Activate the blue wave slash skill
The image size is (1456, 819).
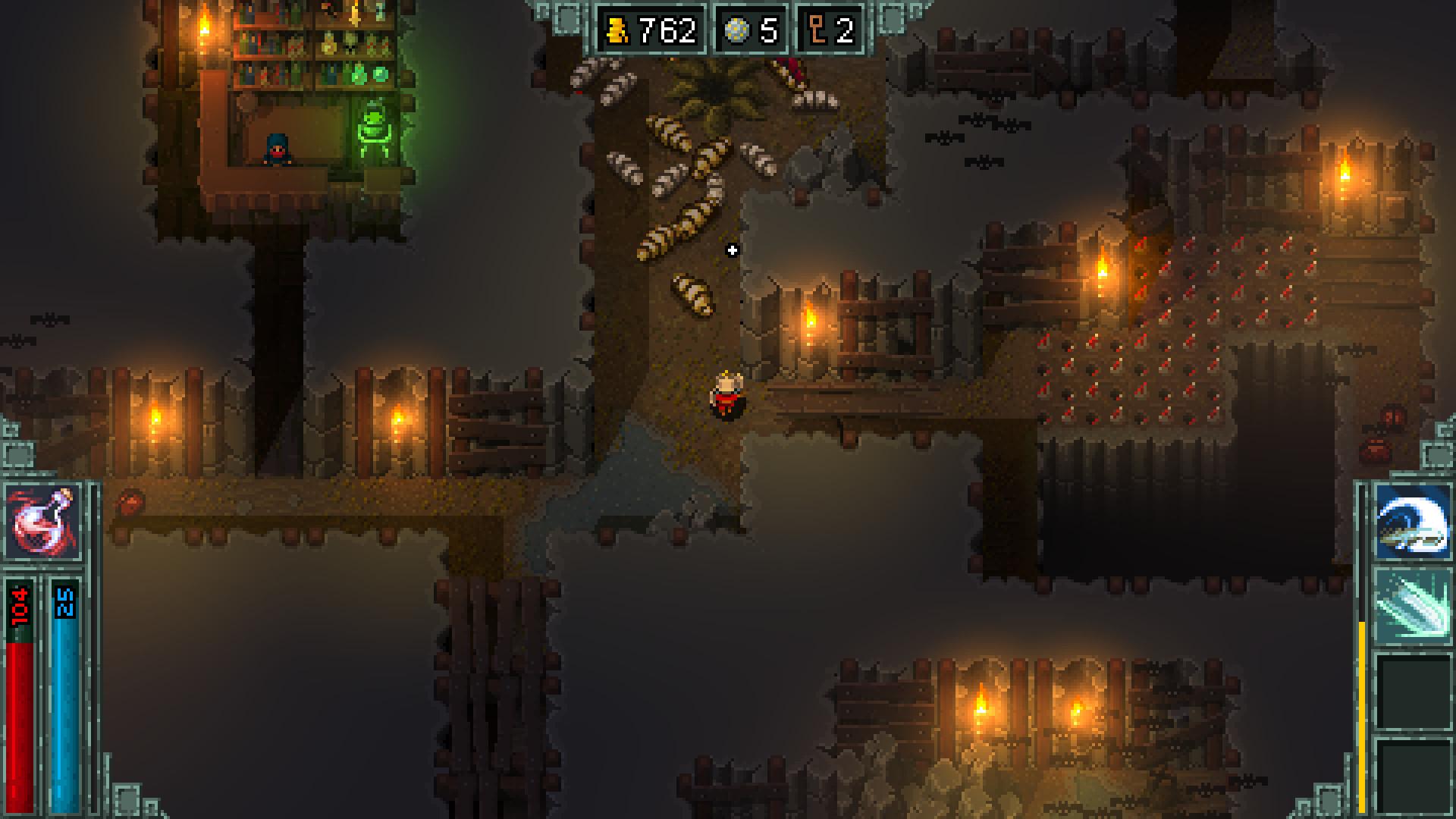click(x=1412, y=522)
